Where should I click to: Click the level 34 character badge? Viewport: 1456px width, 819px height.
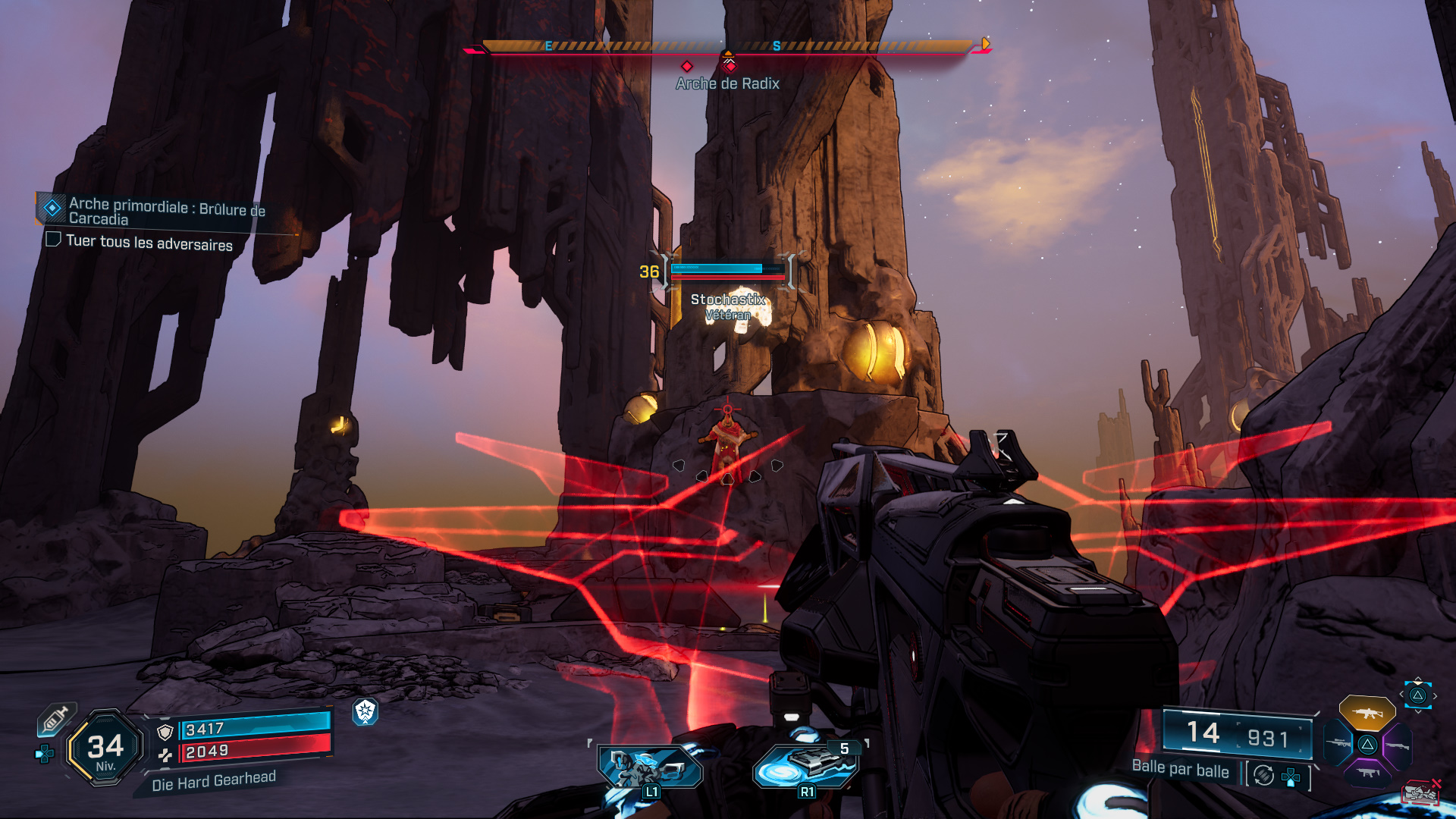pyautogui.click(x=105, y=748)
